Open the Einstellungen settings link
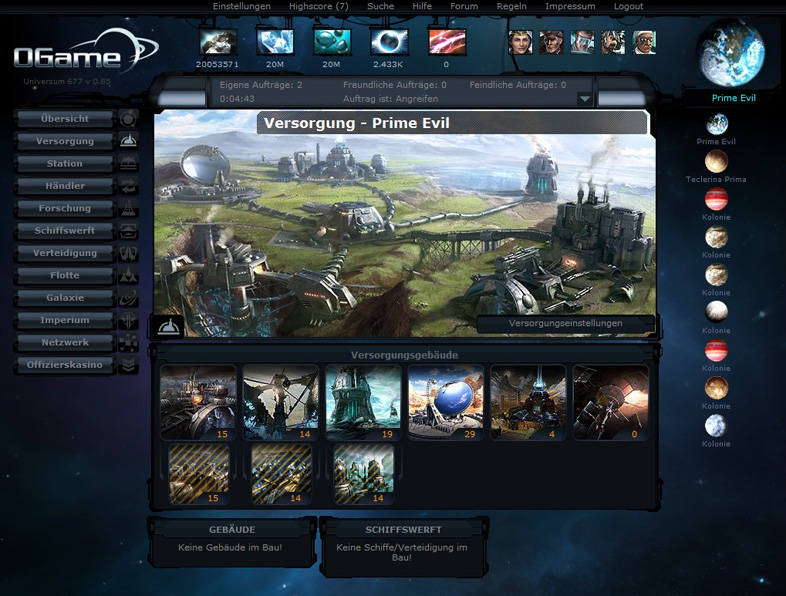 coord(242,6)
